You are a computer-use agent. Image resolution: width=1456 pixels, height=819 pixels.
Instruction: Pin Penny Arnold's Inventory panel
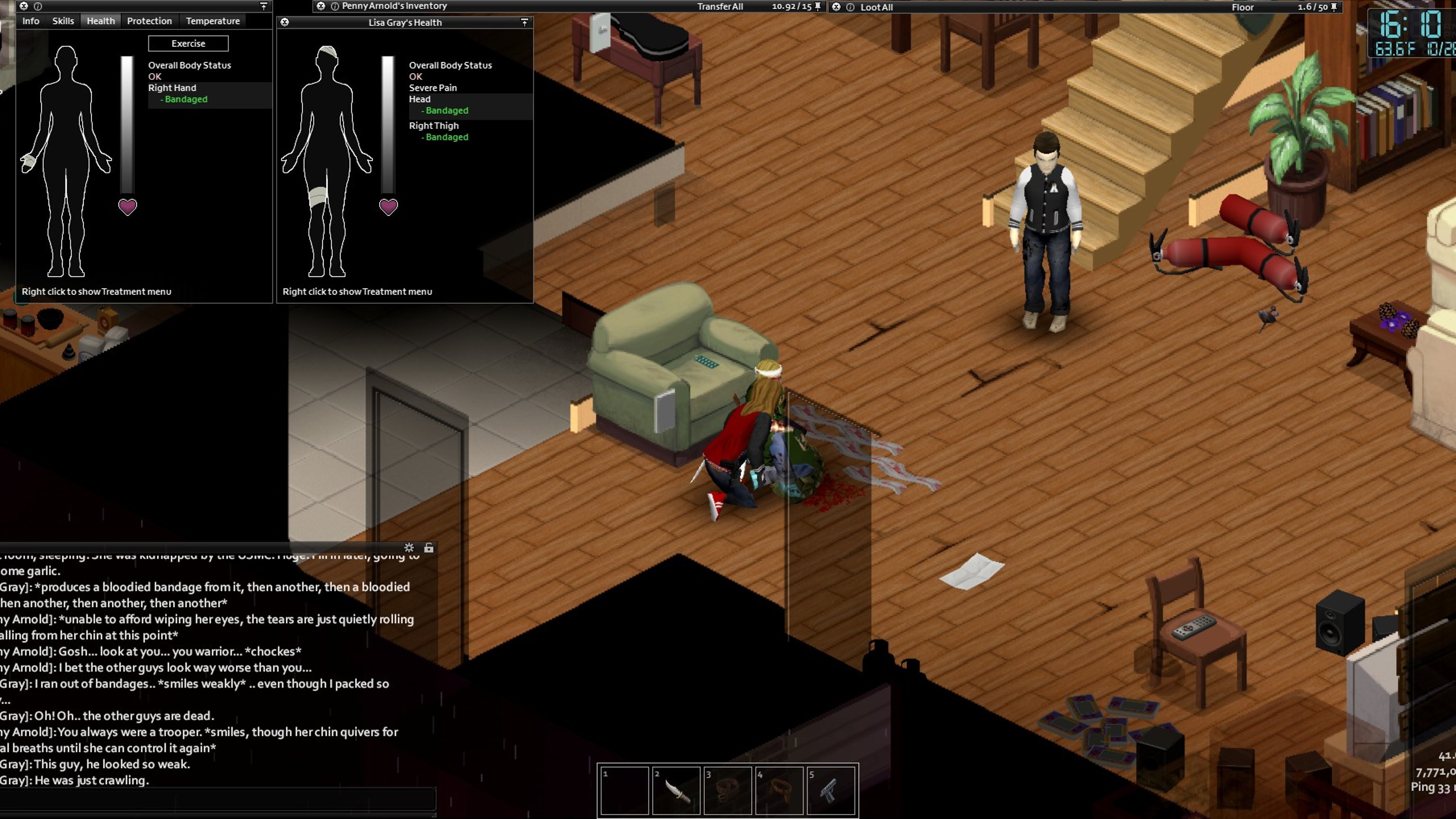(817, 7)
